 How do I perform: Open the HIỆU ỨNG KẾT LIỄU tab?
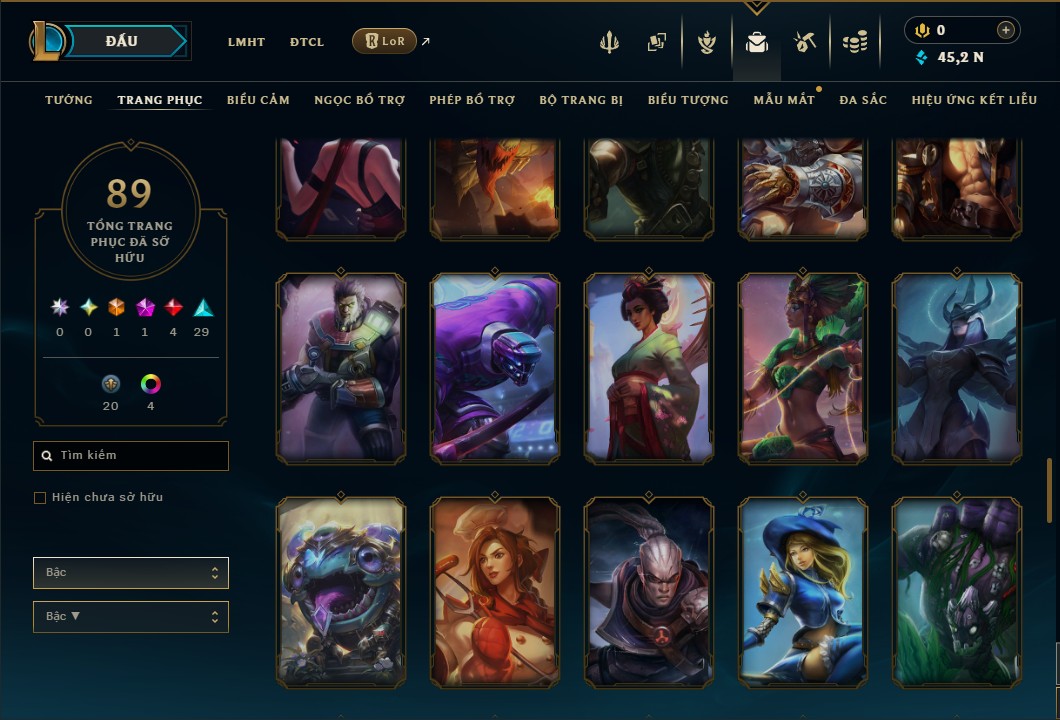pos(974,100)
